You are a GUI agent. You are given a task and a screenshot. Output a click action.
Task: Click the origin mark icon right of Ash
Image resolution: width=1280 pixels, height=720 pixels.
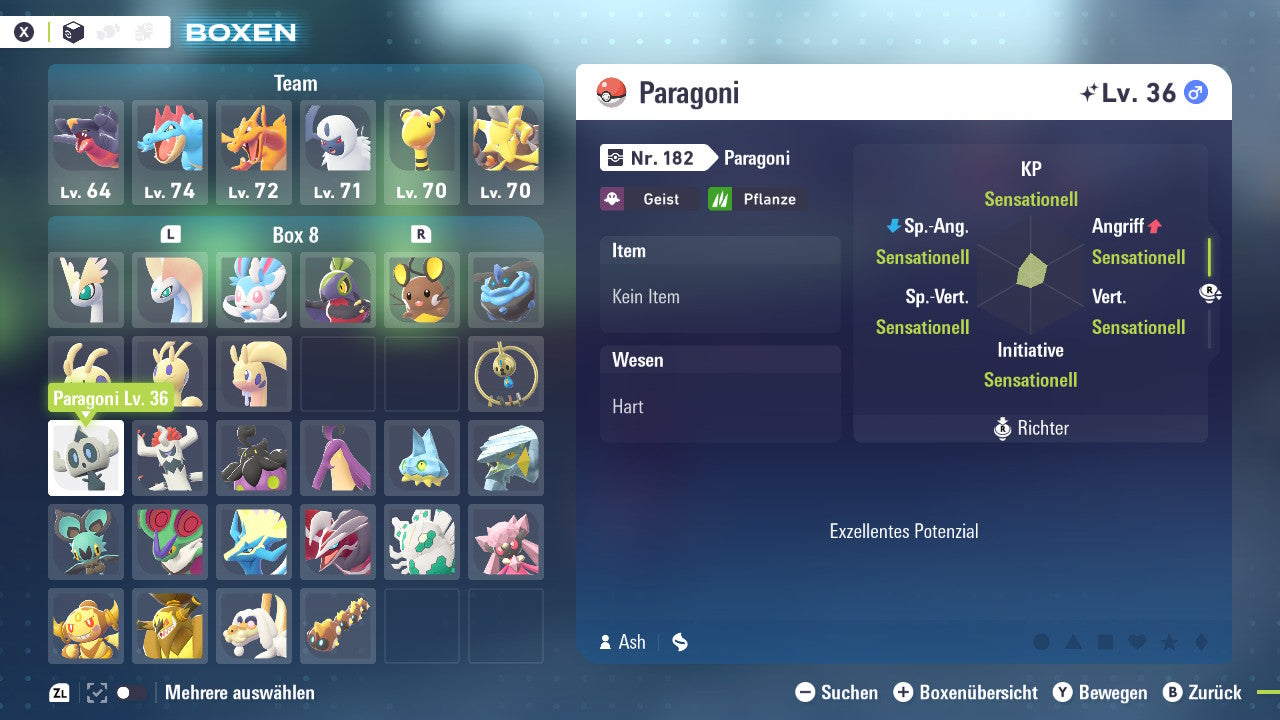pos(679,642)
